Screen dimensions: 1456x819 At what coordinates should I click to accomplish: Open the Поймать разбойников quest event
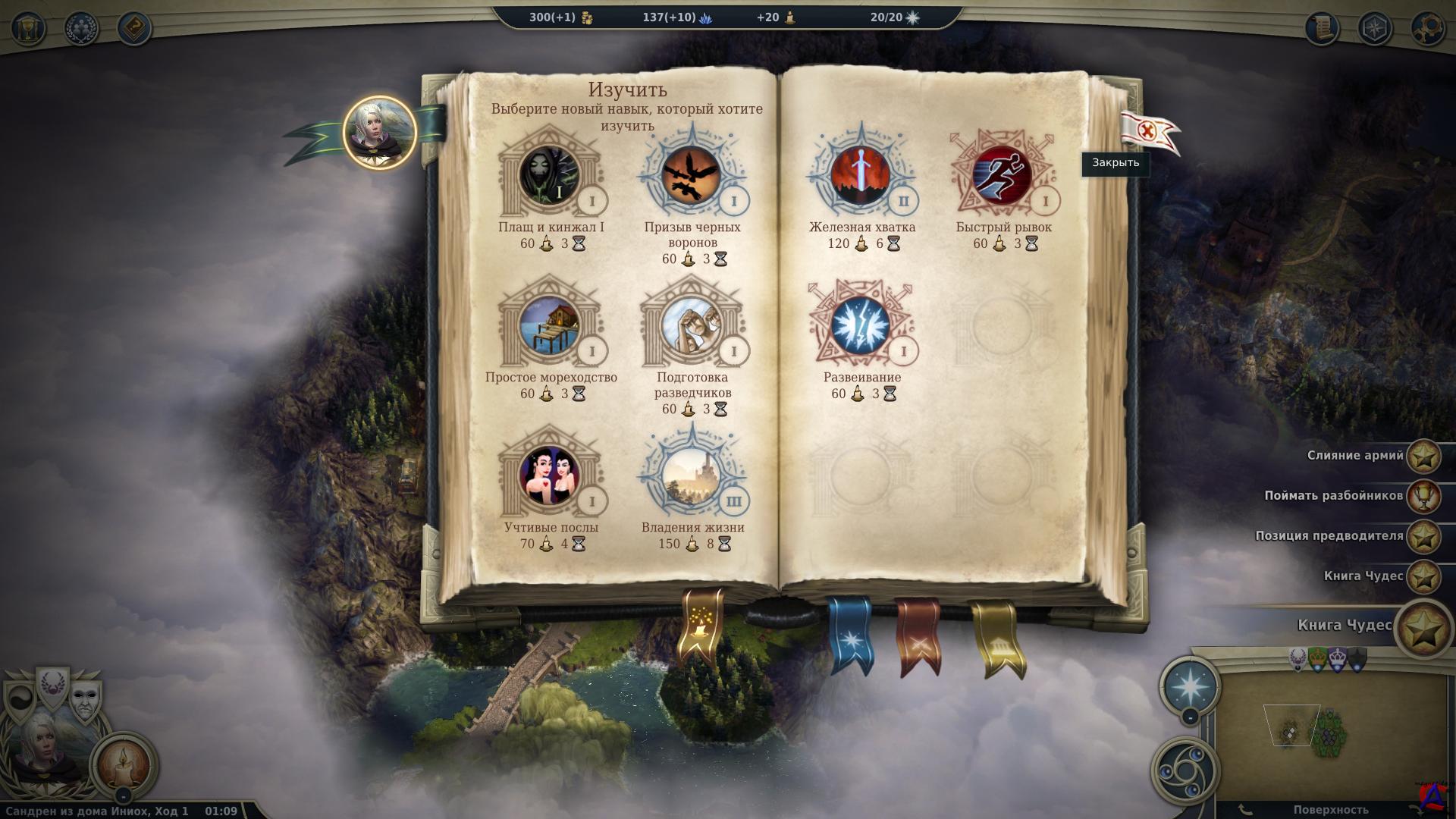1423,497
